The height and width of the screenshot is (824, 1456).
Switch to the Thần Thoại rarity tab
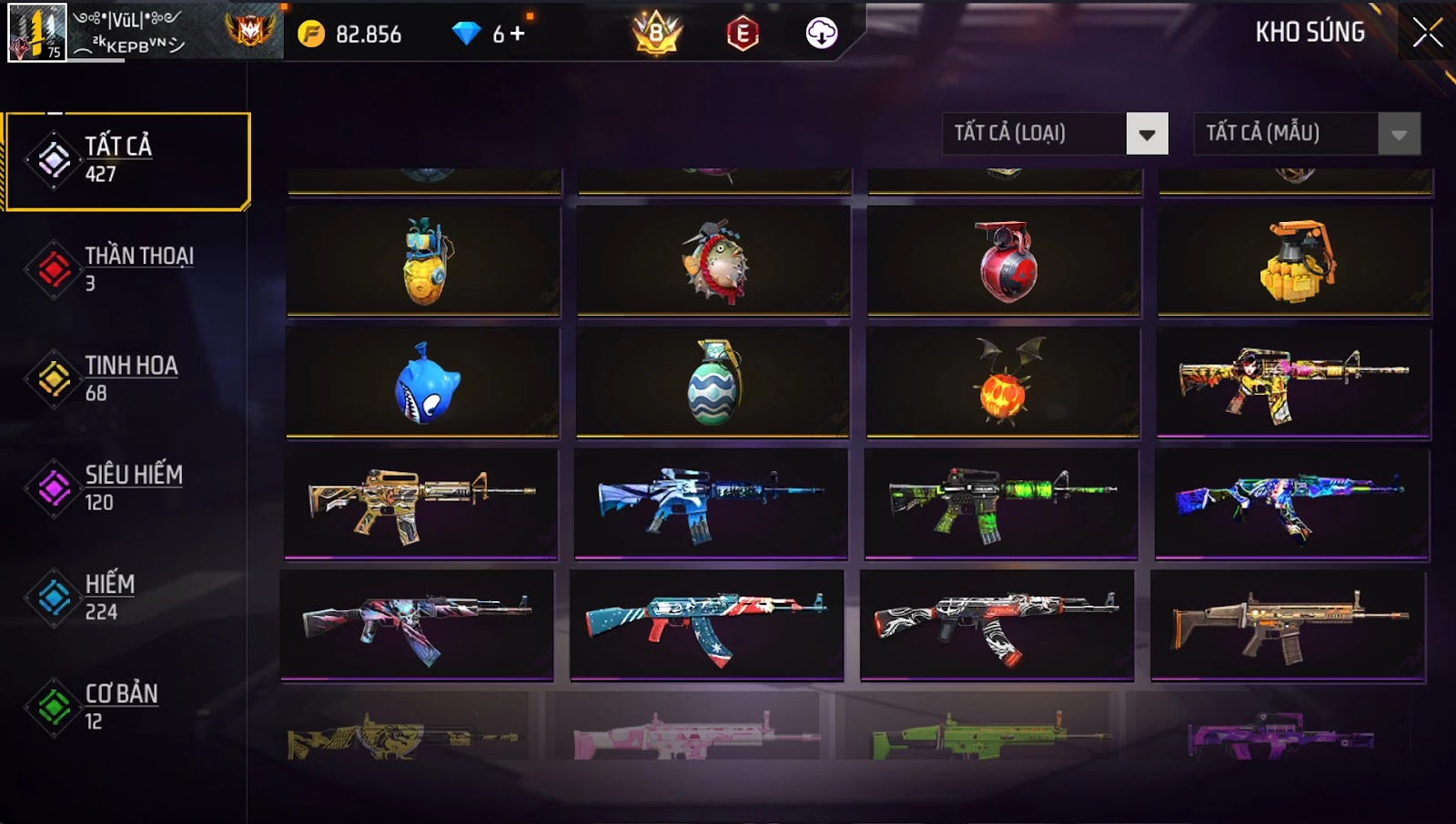tap(127, 269)
